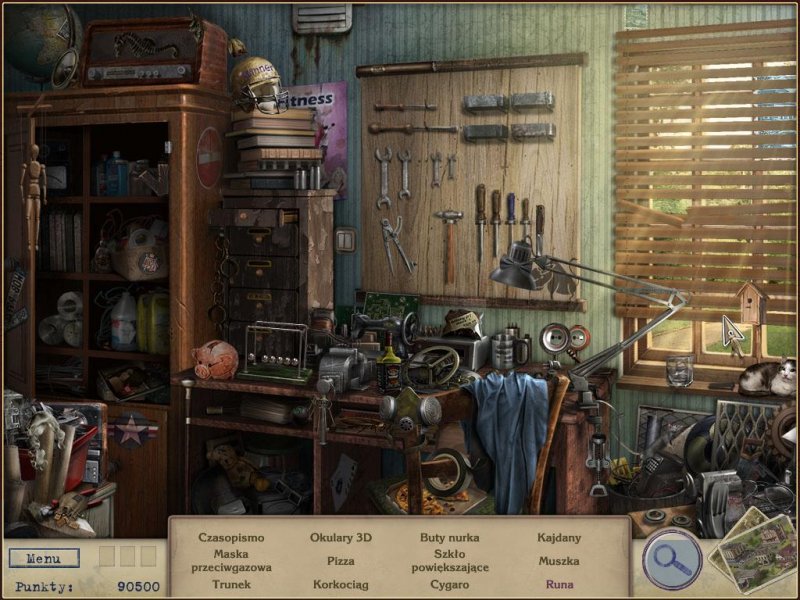
Task: Click the 'Cygaro' list entry
Action: (450, 584)
